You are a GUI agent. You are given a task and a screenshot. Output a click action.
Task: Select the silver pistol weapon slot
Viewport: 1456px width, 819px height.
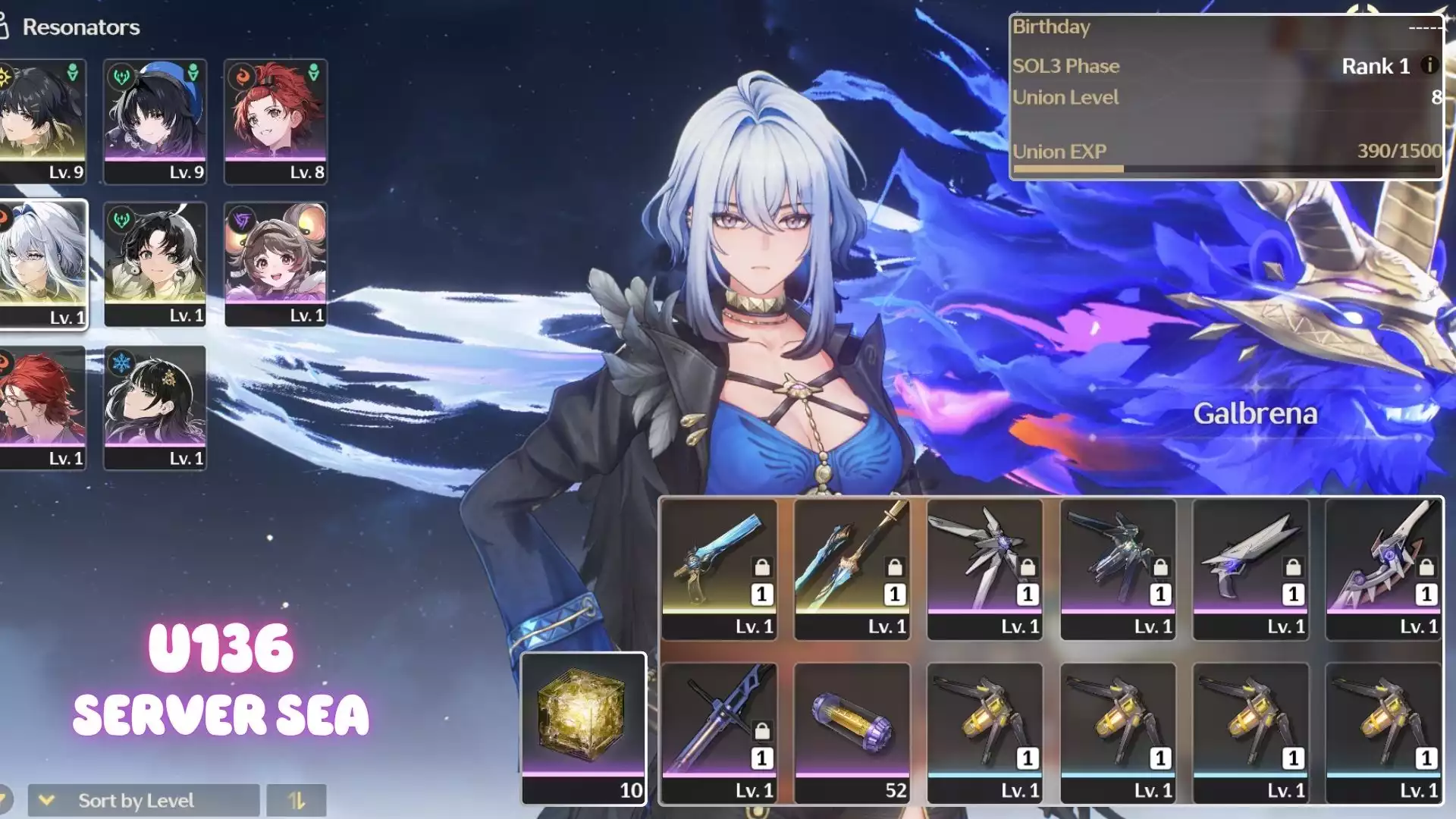pyautogui.click(x=1250, y=569)
